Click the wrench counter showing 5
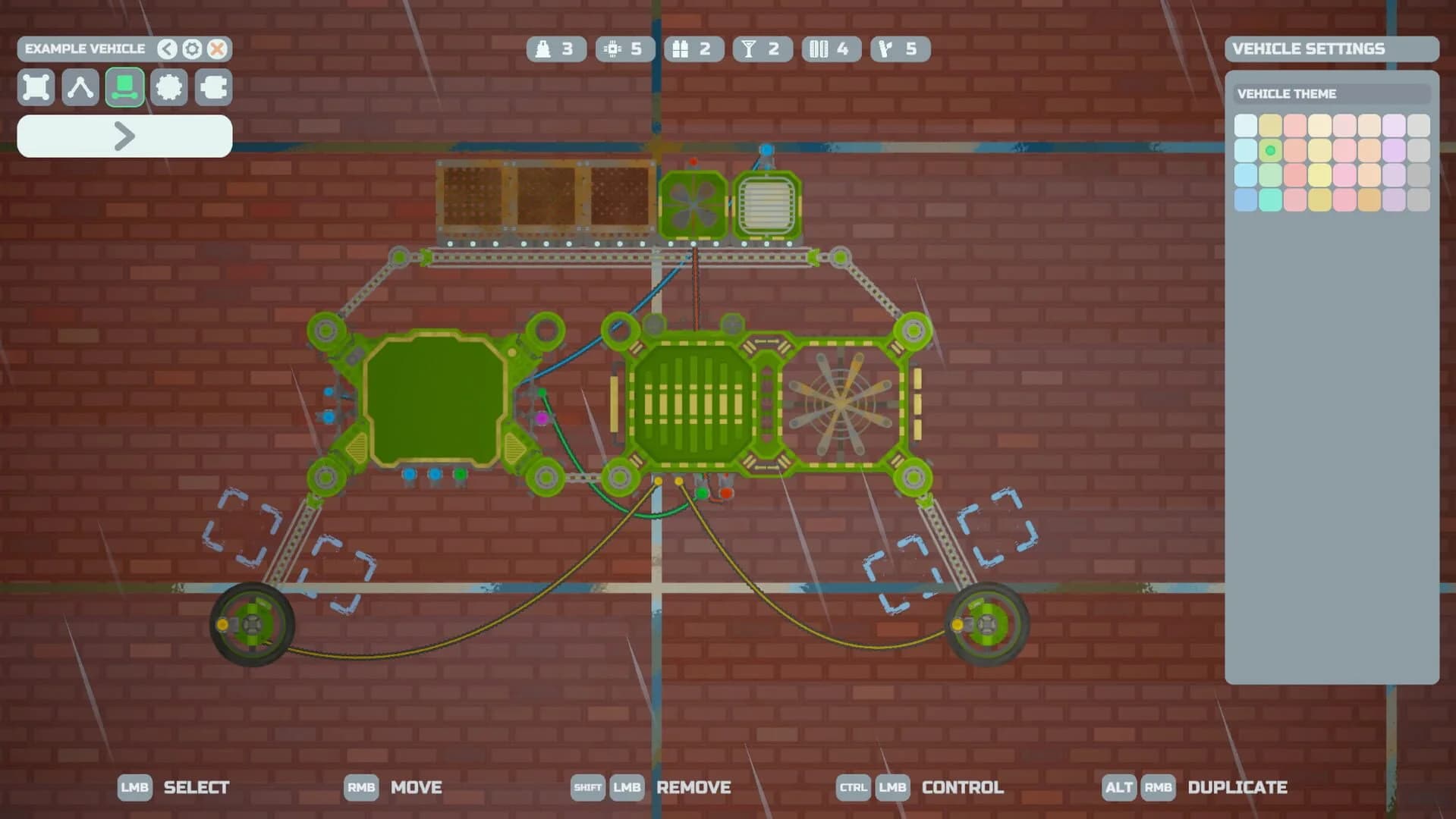Screen dimensions: 1456x819 (x=900, y=49)
